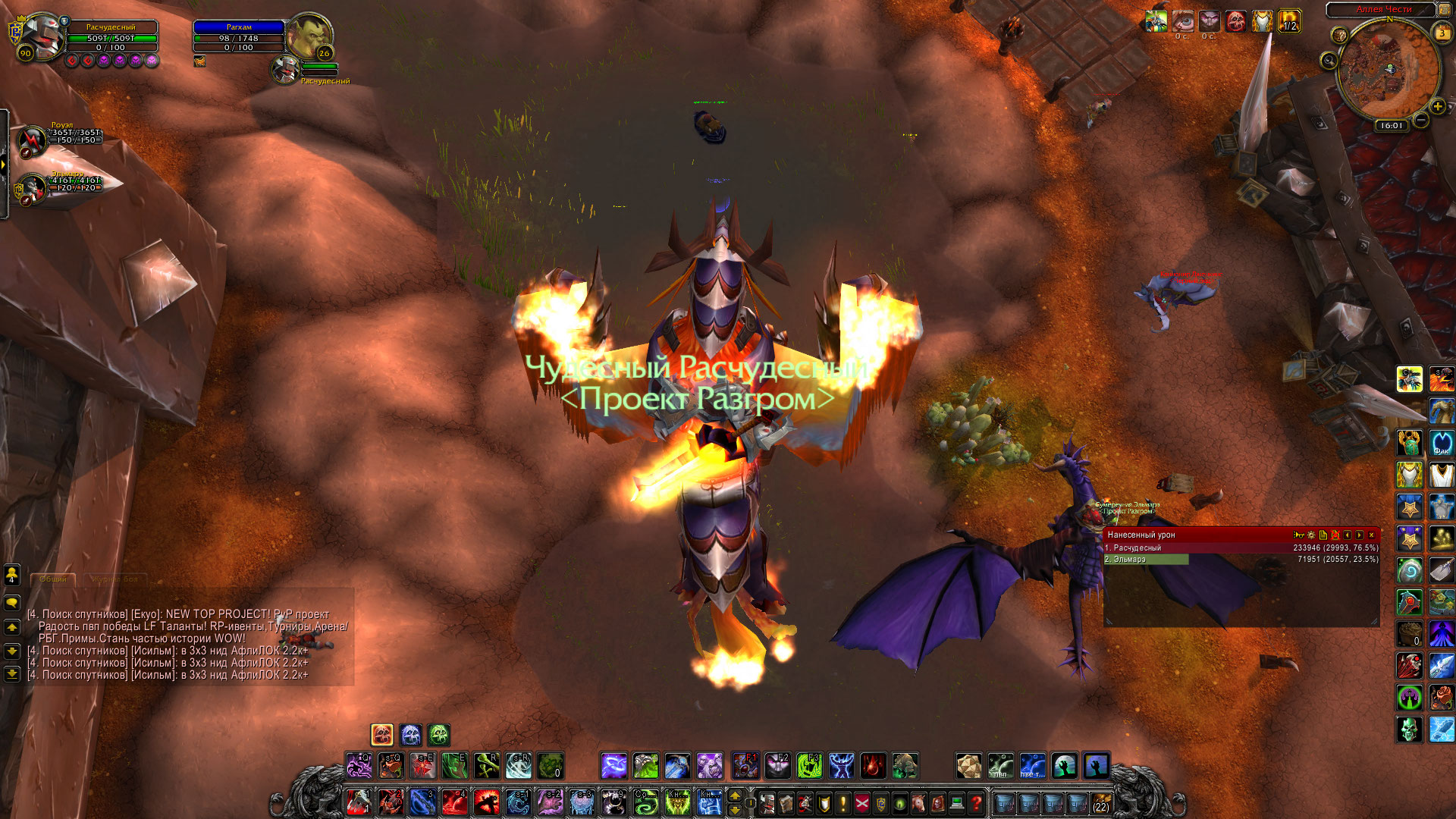Page the action bar up with the arrow
Screen dimensions: 1456x819
coord(735,795)
